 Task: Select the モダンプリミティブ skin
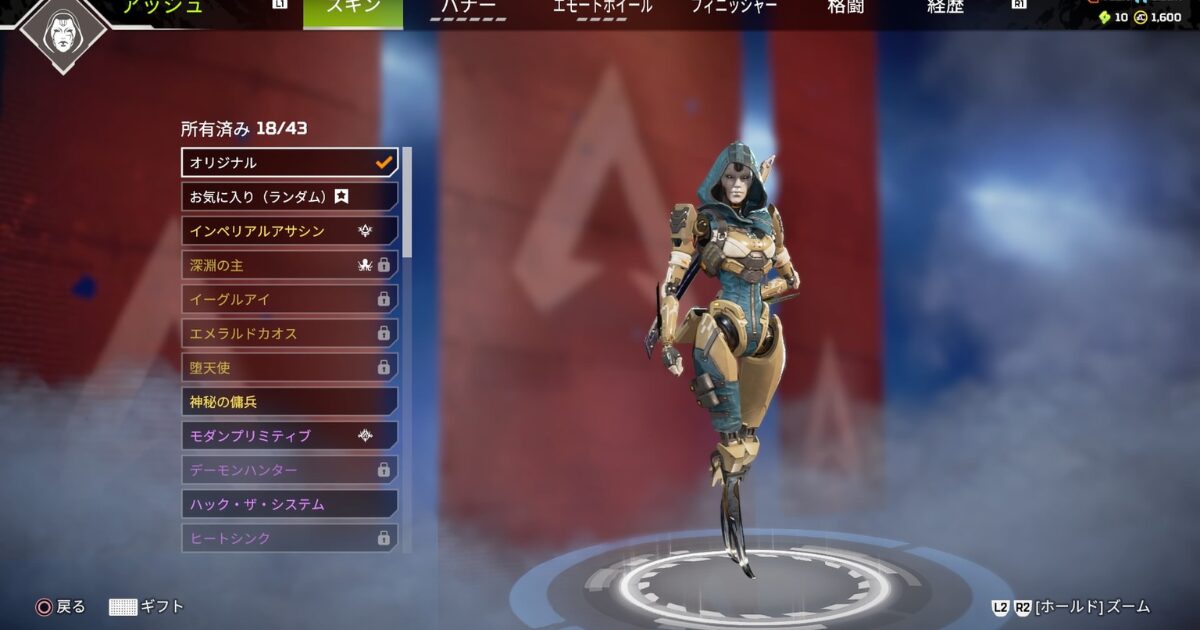tap(289, 436)
